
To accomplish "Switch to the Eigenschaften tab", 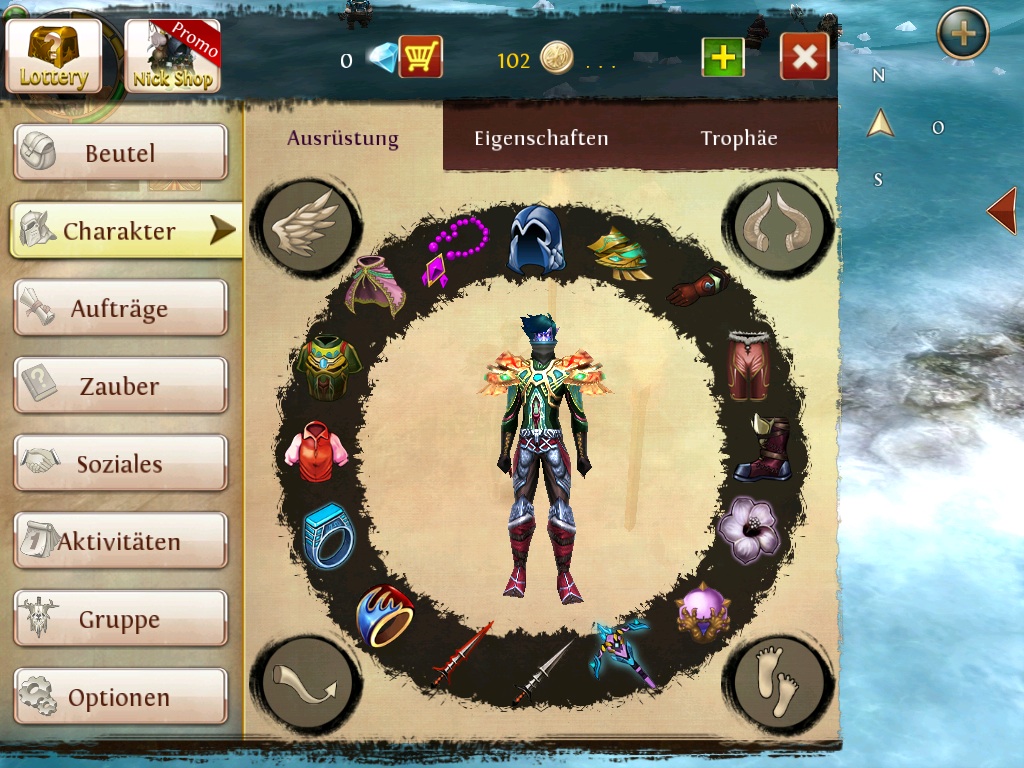I will pyautogui.click(x=541, y=138).
